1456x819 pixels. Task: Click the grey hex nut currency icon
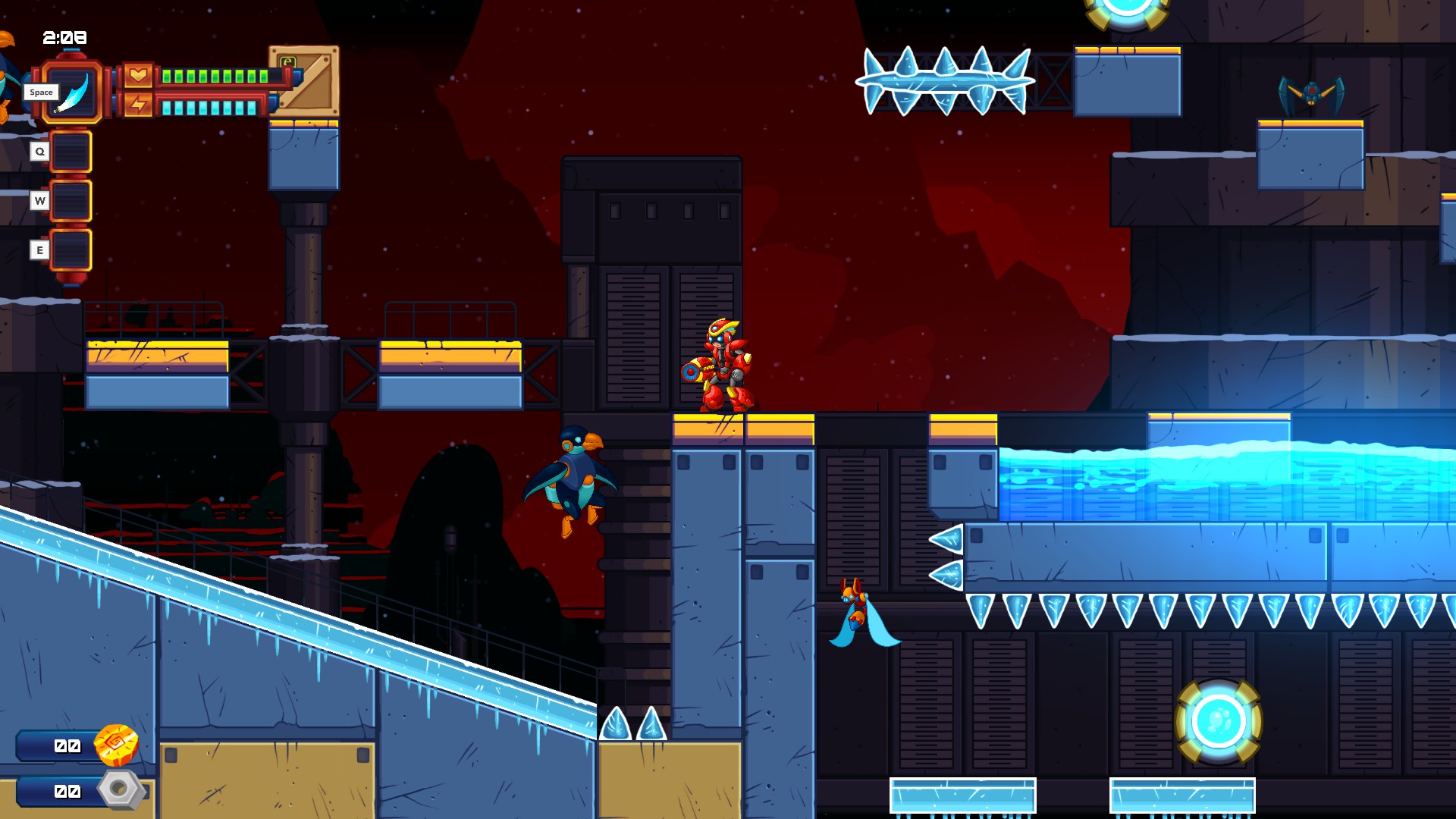coord(119,789)
